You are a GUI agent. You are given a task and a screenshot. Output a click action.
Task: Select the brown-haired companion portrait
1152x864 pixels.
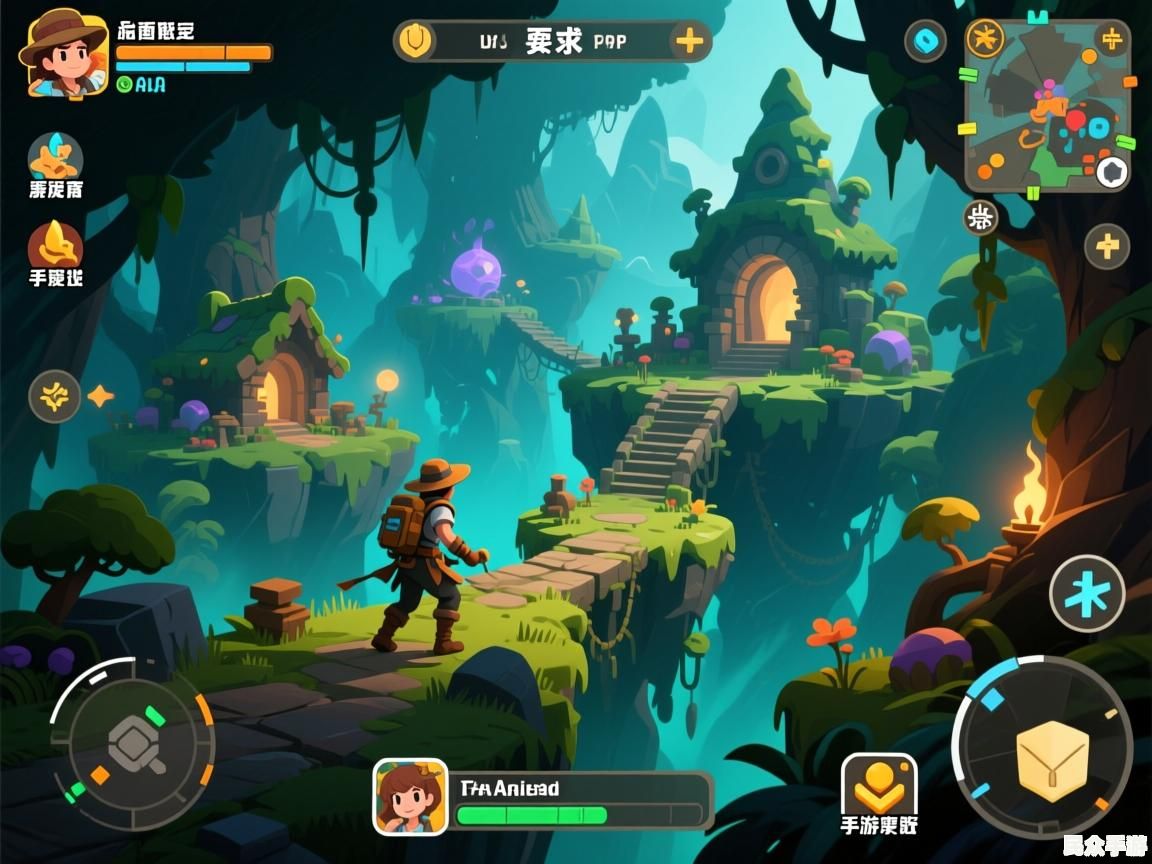point(410,796)
